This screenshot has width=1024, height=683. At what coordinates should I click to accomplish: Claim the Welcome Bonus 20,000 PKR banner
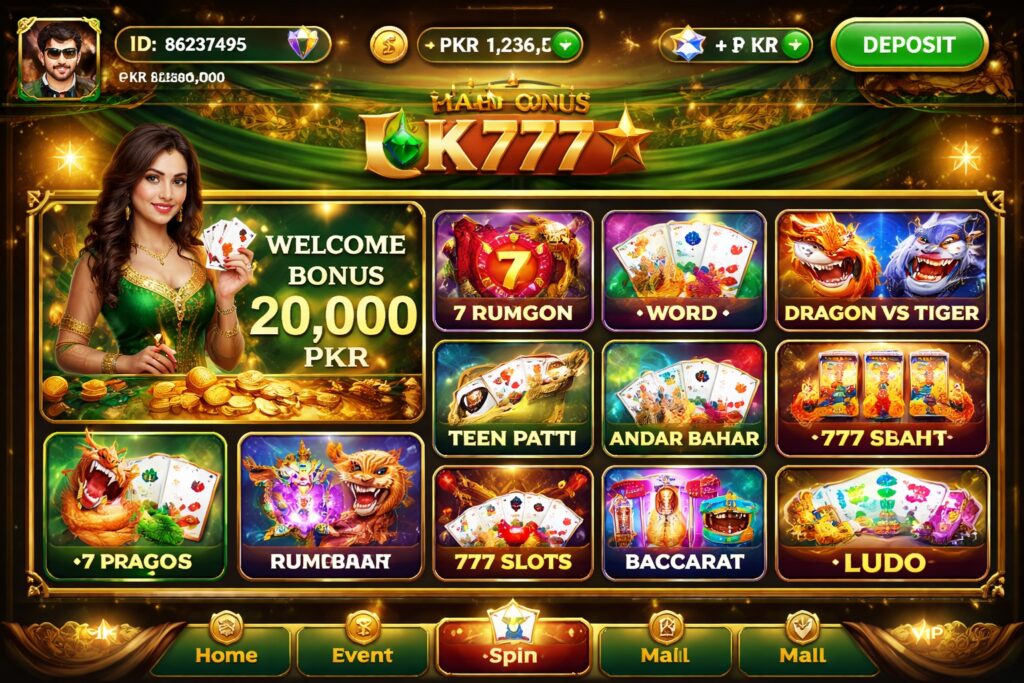[x=232, y=310]
